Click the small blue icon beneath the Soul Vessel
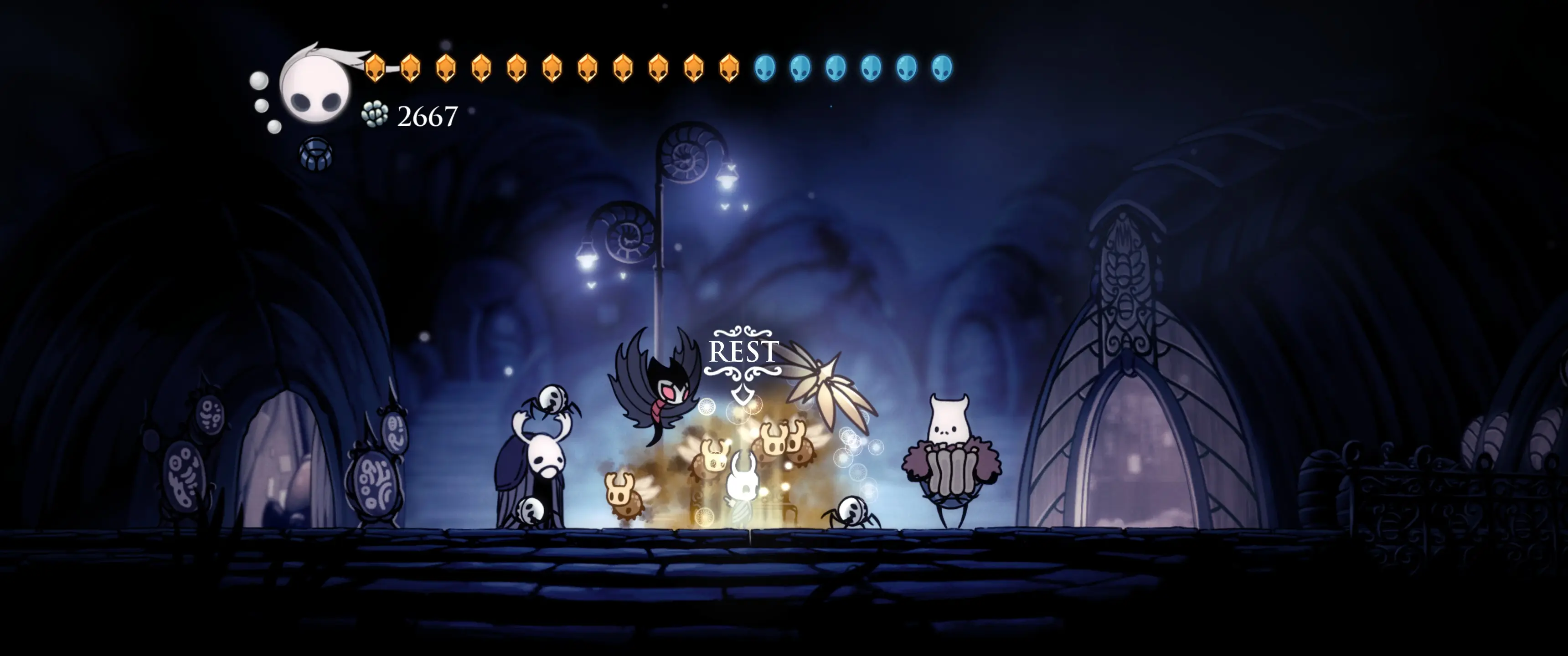1568x656 pixels. click(316, 154)
